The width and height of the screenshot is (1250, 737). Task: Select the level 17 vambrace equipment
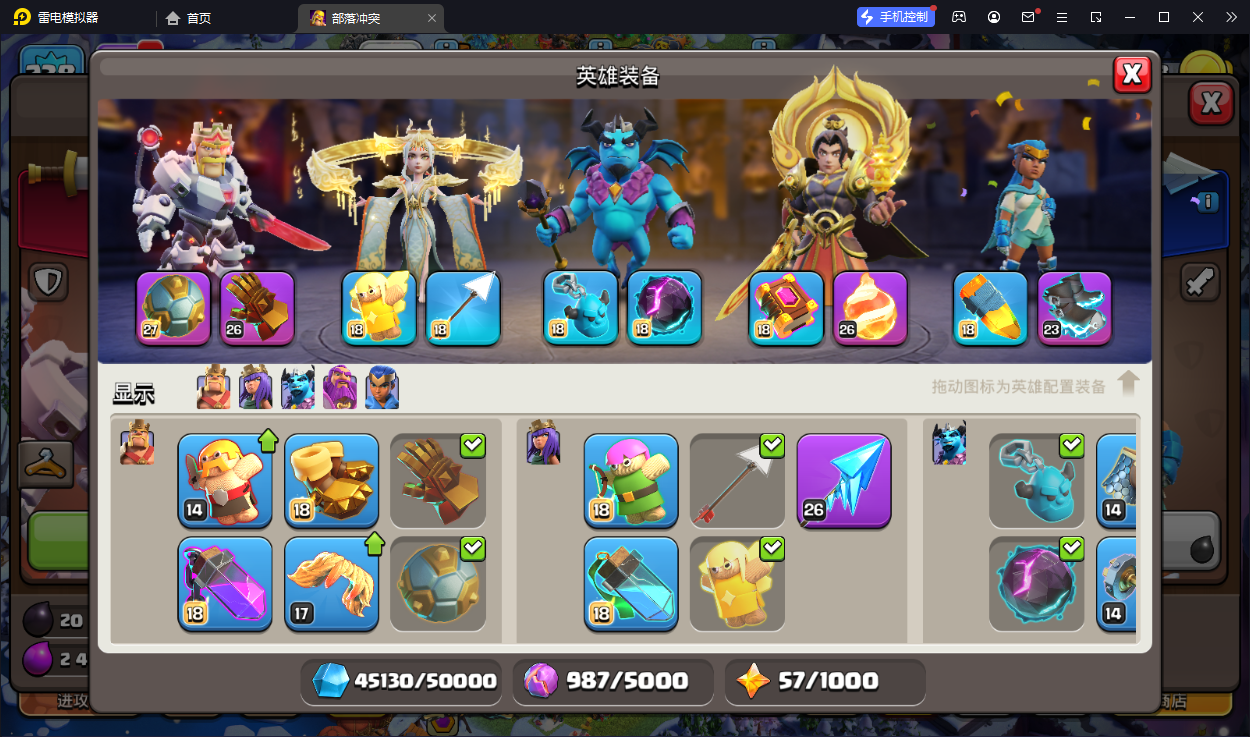[x=331, y=584]
